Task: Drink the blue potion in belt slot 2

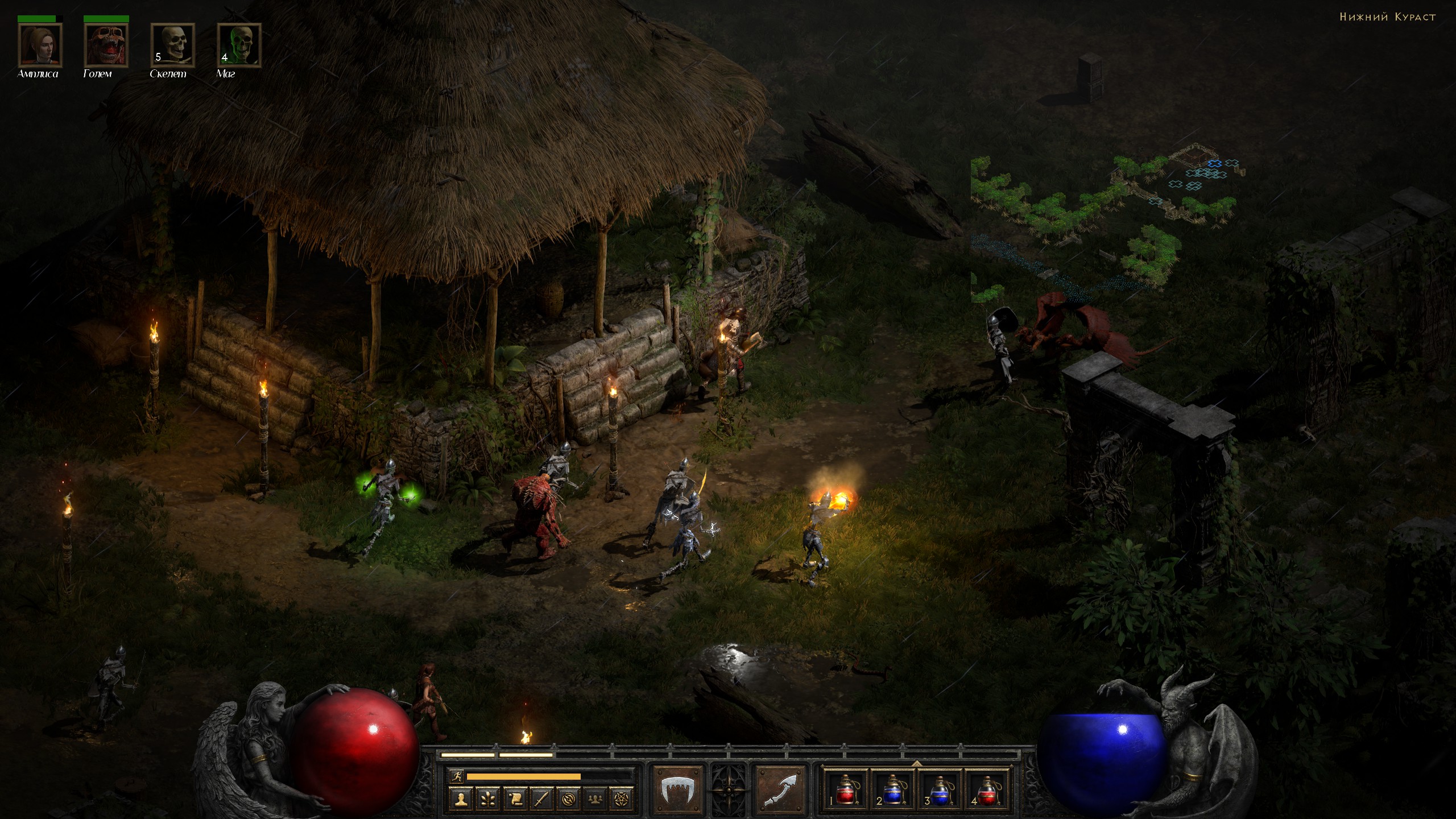Action: tap(892, 789)
